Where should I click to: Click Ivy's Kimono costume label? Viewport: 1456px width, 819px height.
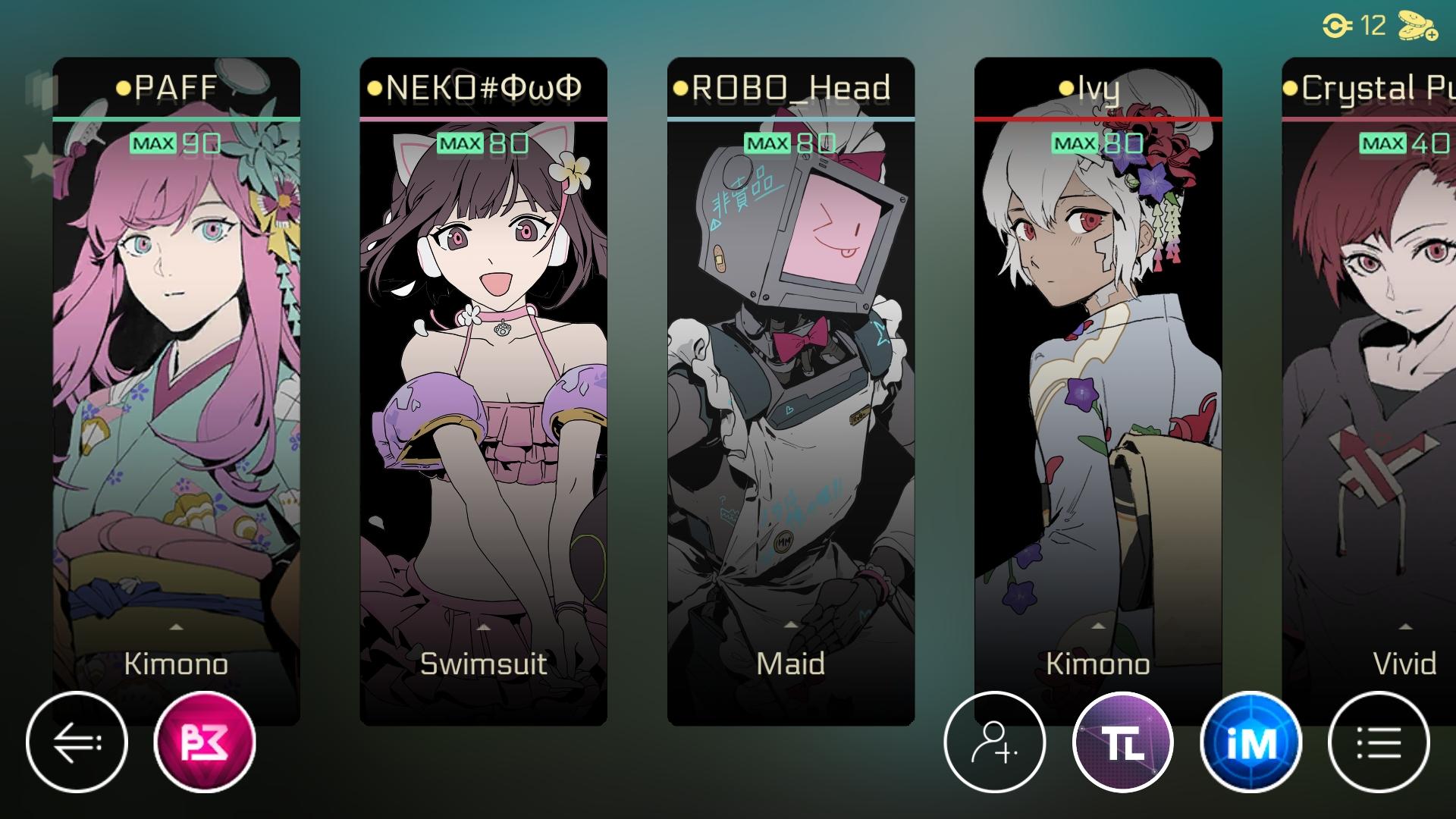click(x=1099, y=665)
